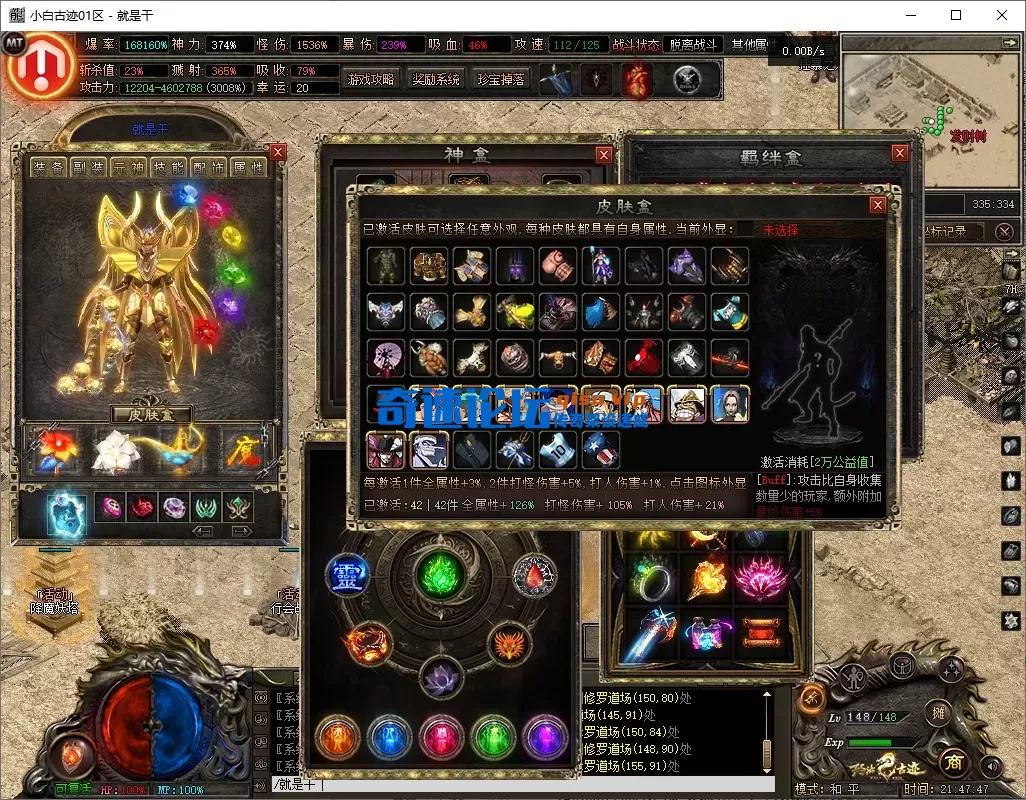Maximize the game window
The width and height of the screenshot is (1026, 800).
[956, 15]
